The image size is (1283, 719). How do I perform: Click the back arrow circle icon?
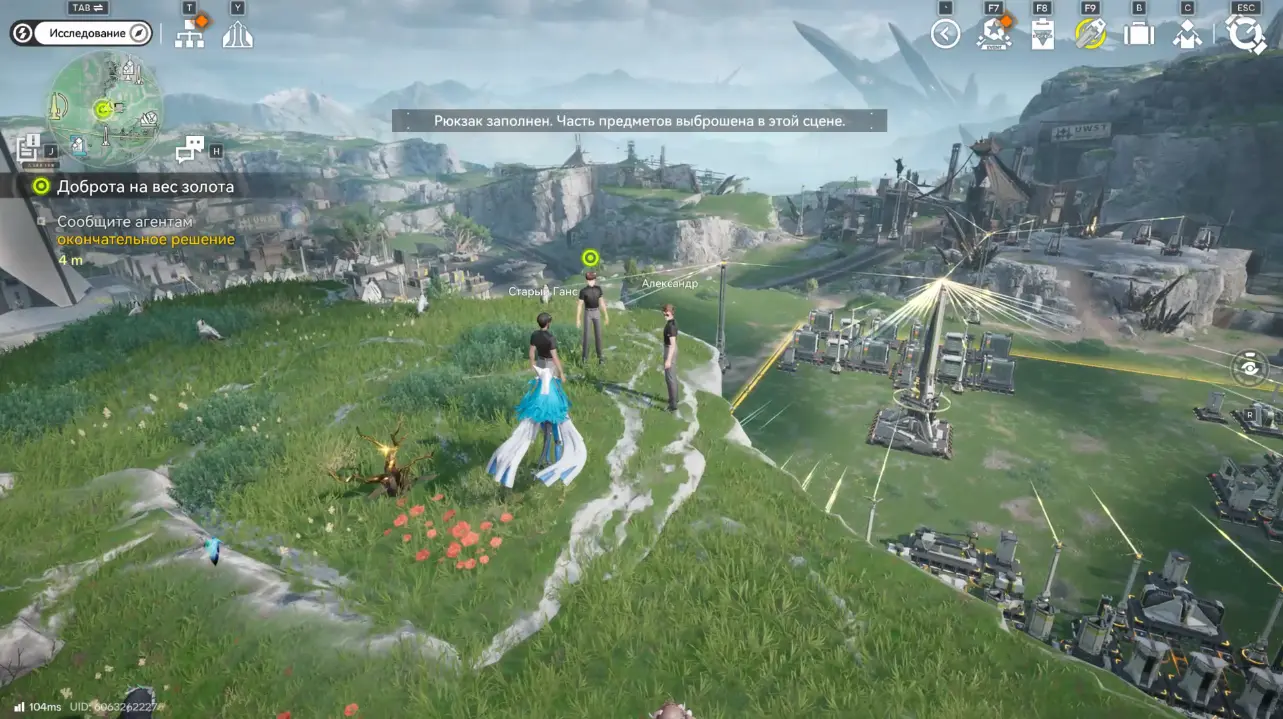click(x=945, y=34)
